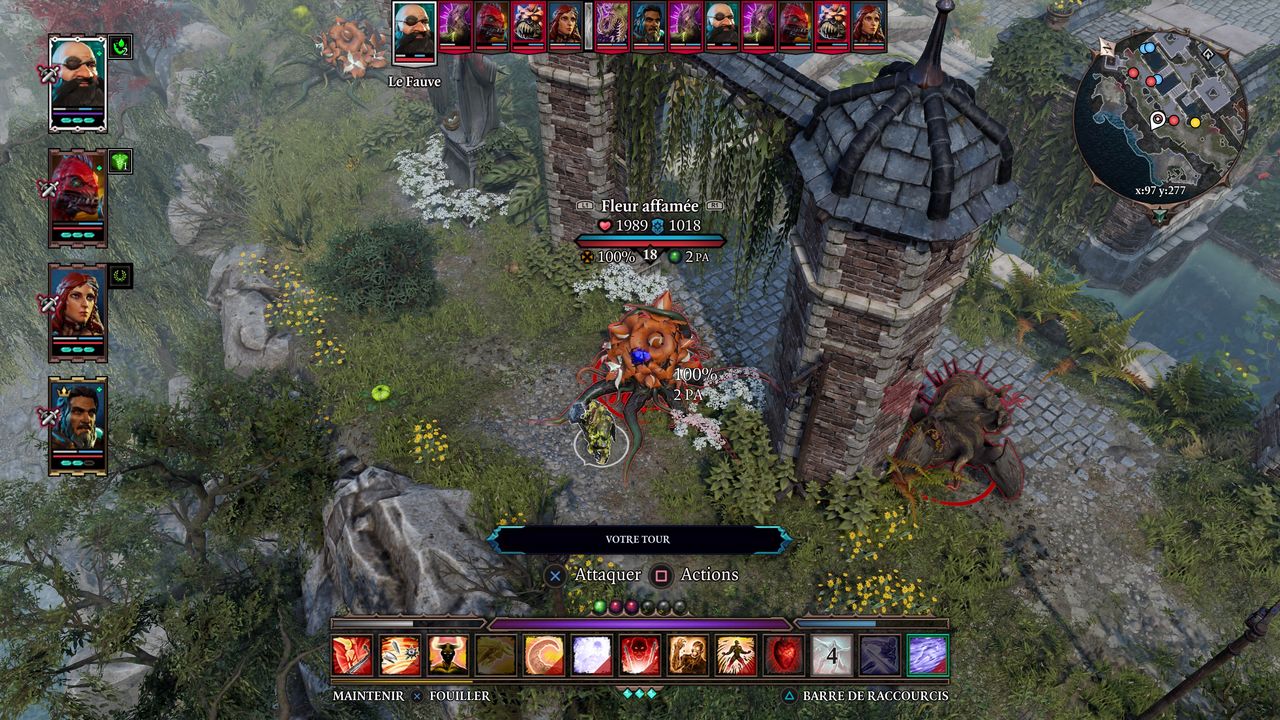Activate the glowing figure burst skill

736,655
